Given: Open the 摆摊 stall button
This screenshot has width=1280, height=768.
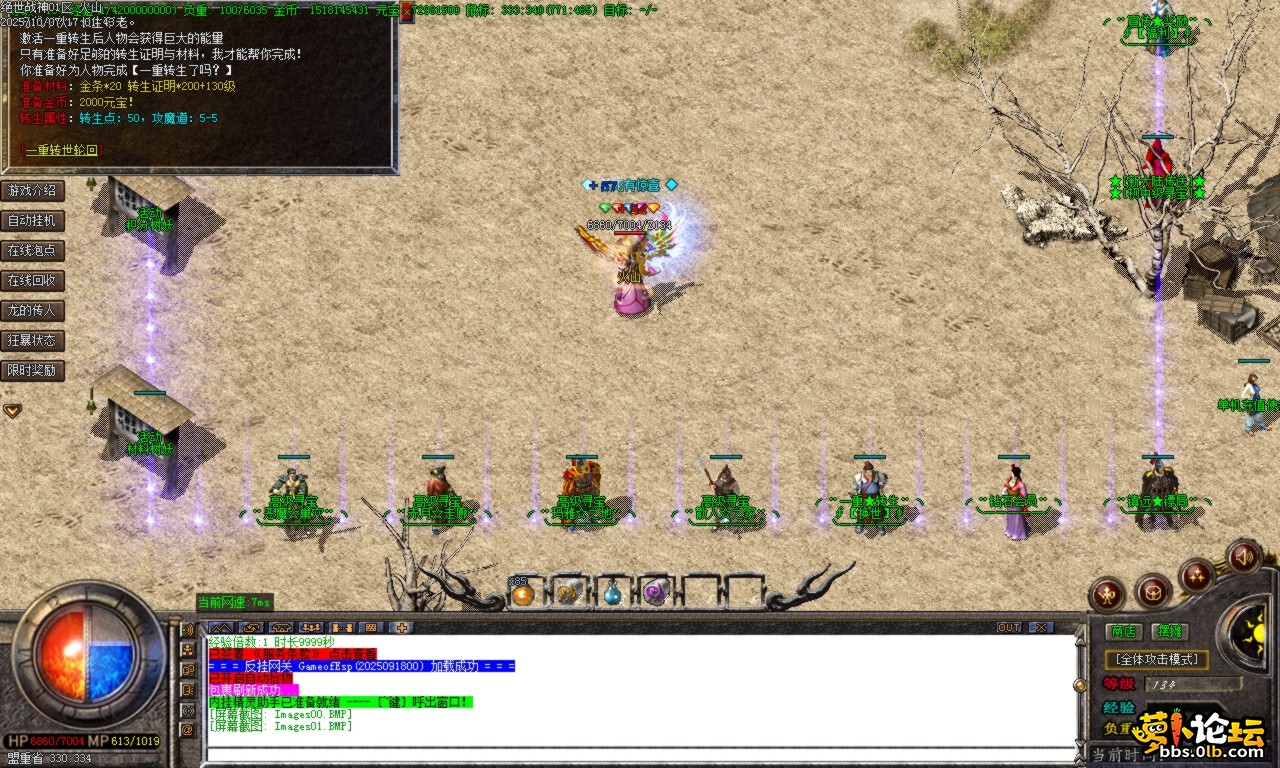Looking at the screenshot, I should coord(1169,631).
